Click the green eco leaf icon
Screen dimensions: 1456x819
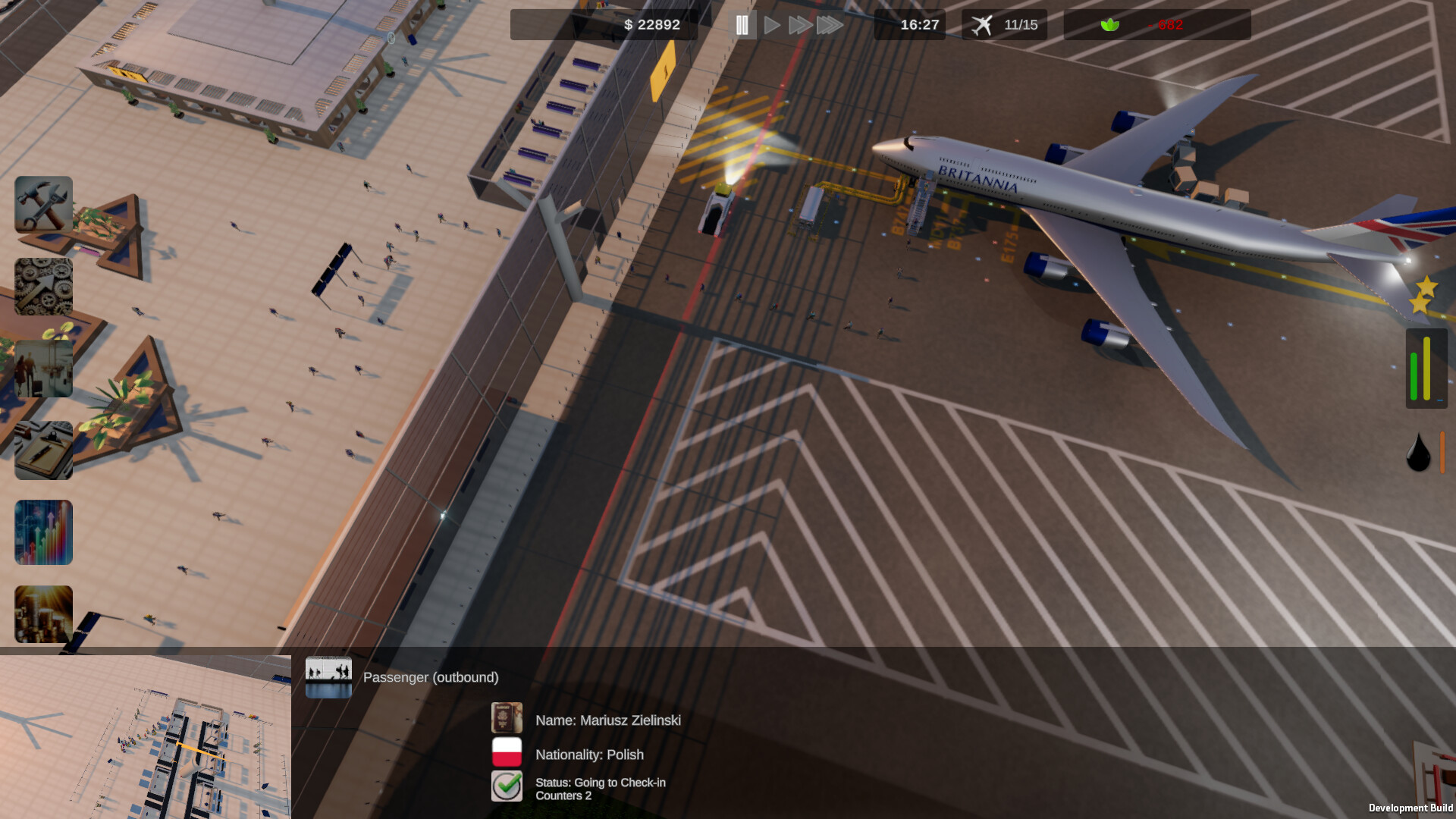tap(1109, 24)
